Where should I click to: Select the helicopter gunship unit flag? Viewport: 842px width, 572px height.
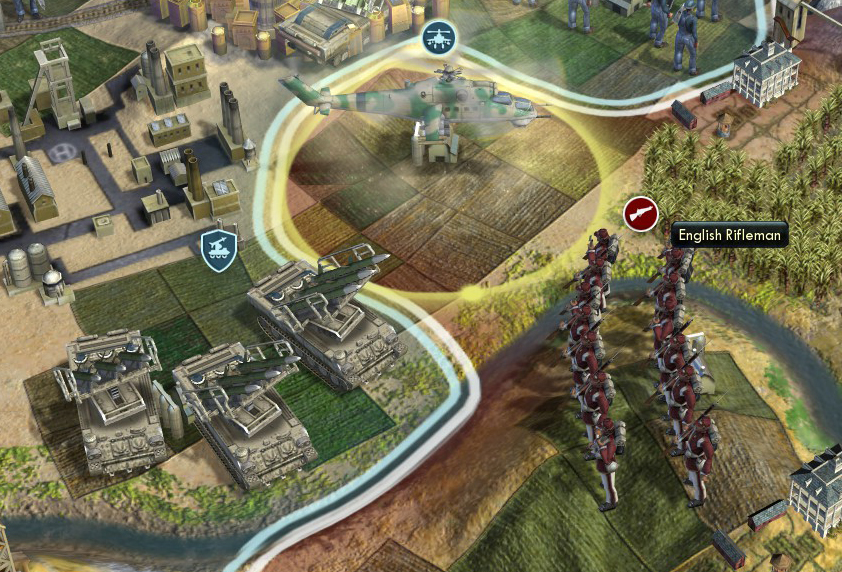[437, 39]
